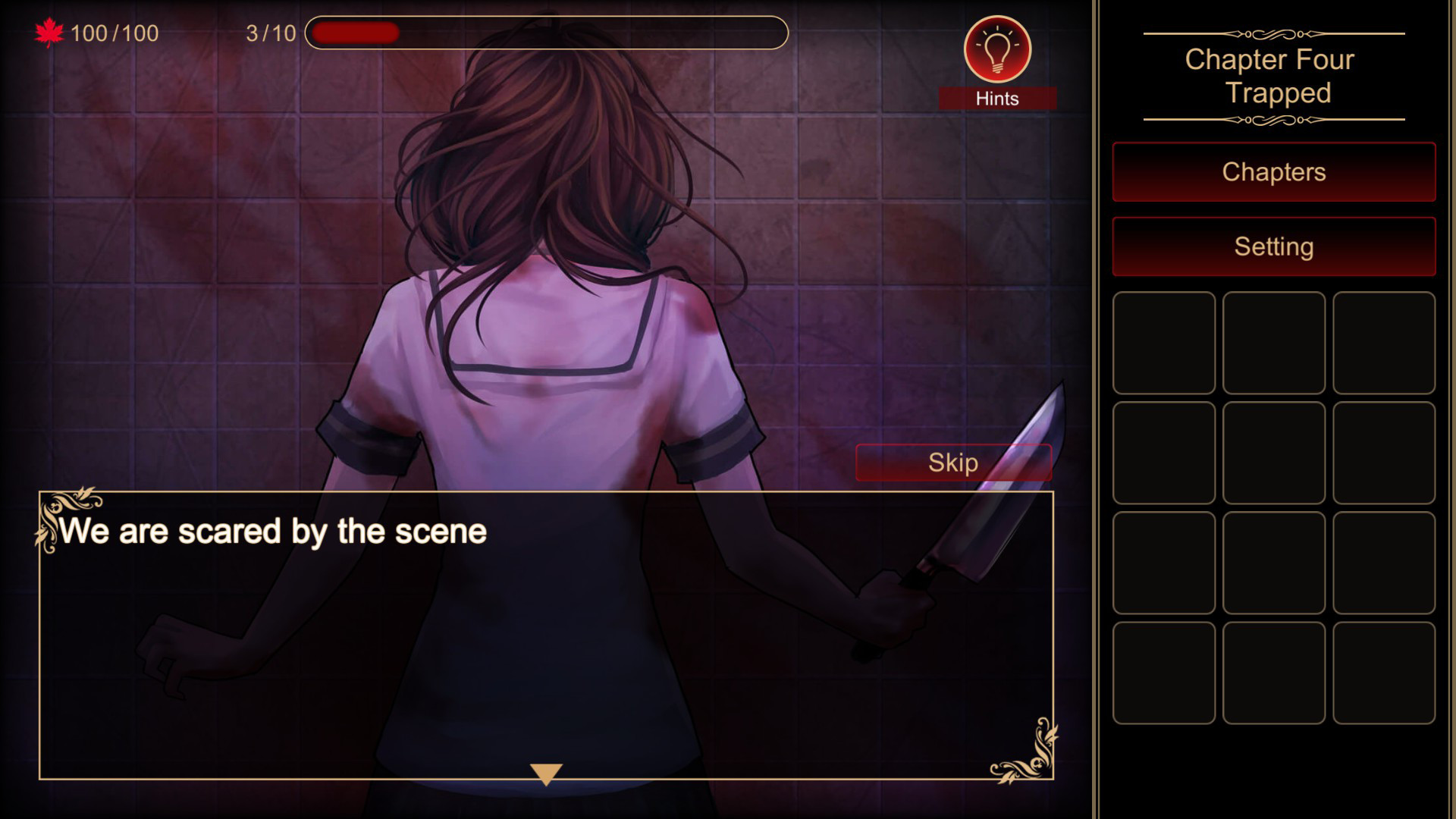1456x819 pixels.
Task: Click the dialogue text reading 'We are scared'
Action: [275, 532]
